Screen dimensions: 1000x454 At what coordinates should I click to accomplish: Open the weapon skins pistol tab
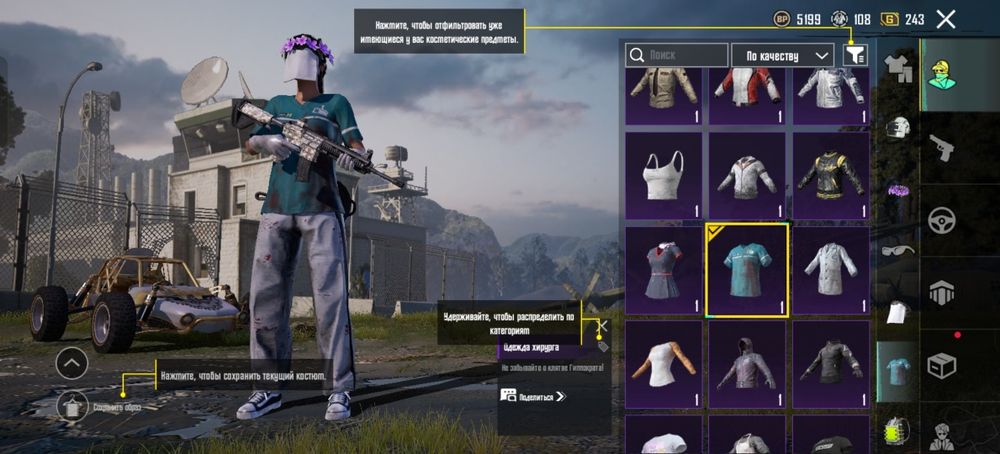point(942,148)
